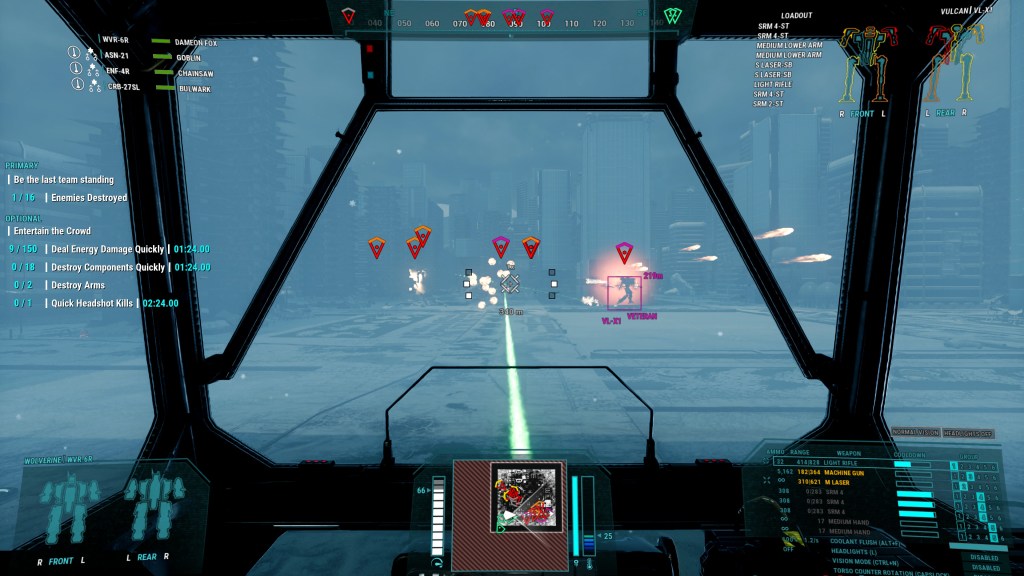Click the "Be the last team standing" objective
The image size is (1024, 576).
64,180
